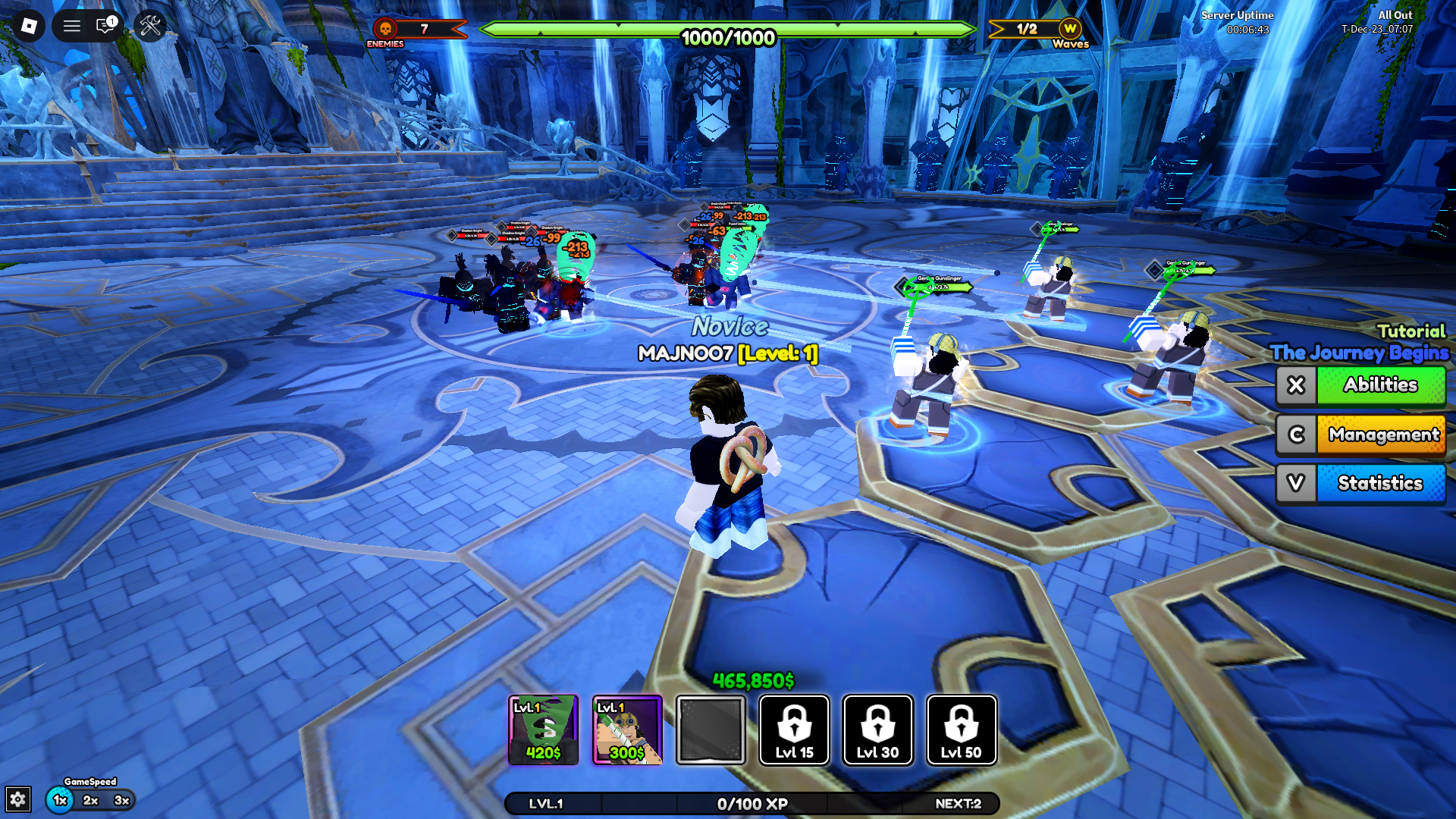Enable 1x game speed
The image size is (1456, 819).
pyautogui.click(x=60, y=799)
